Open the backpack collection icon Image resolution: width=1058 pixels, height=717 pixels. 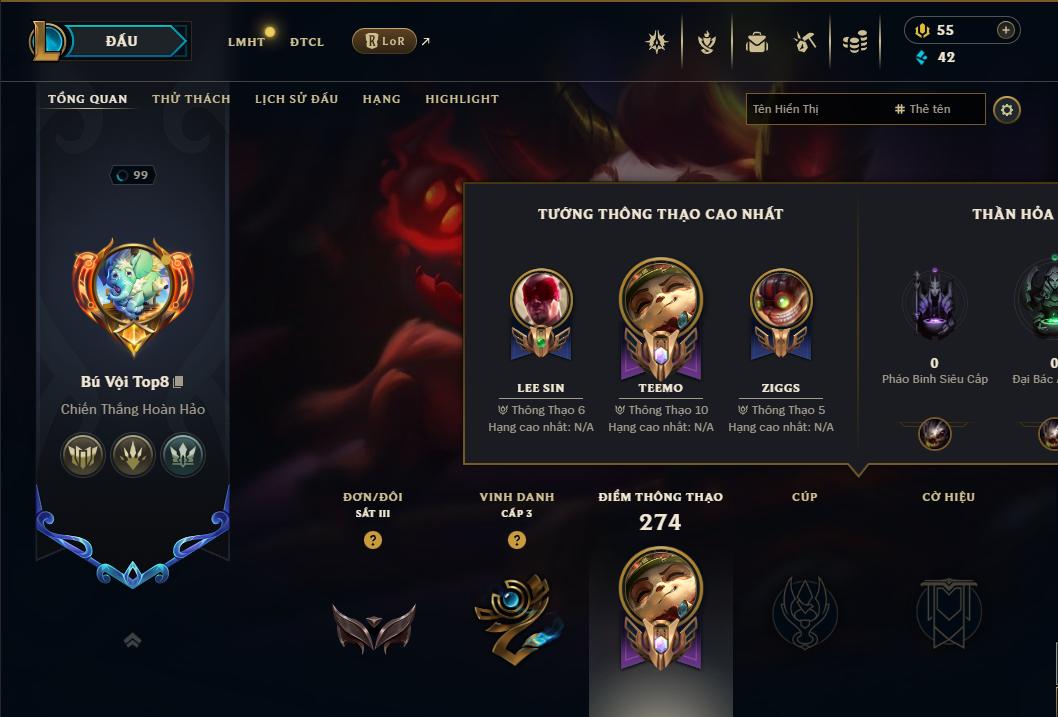[x=756, y=42]
